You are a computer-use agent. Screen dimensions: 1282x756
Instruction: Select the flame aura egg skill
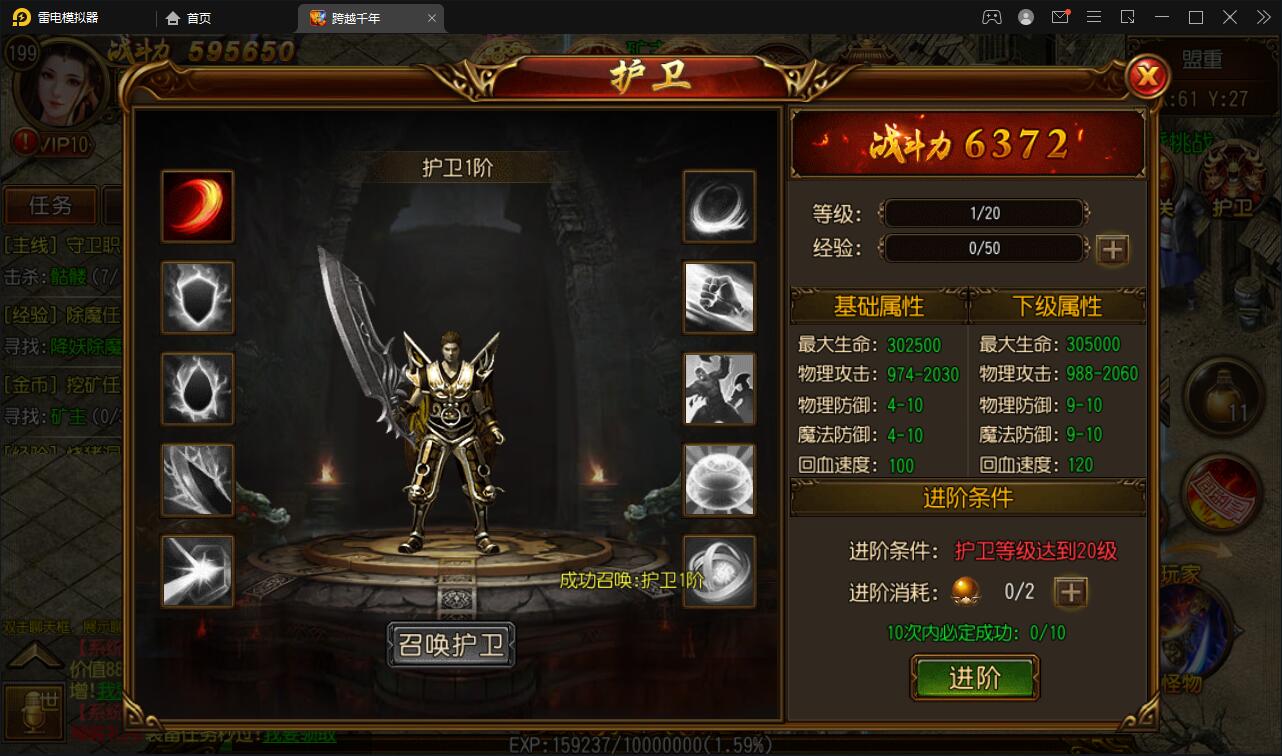point(198,388)
